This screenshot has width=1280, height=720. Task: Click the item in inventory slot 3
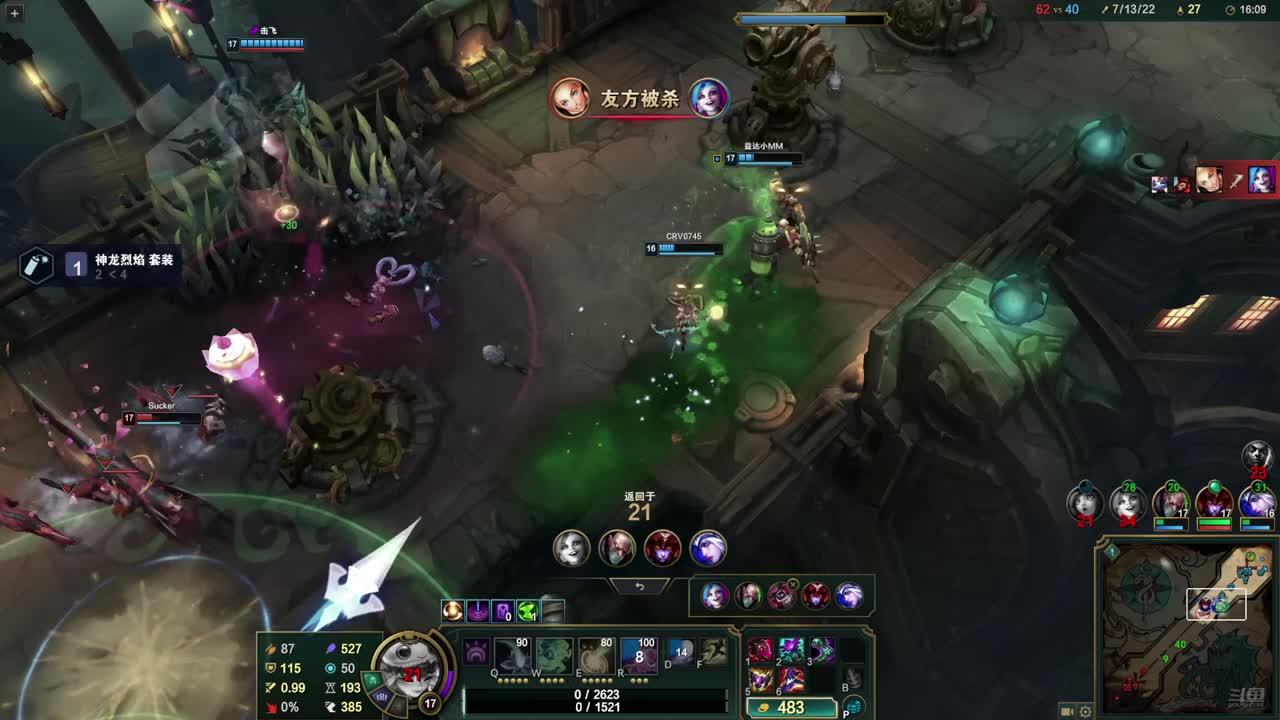click(822, 650)
